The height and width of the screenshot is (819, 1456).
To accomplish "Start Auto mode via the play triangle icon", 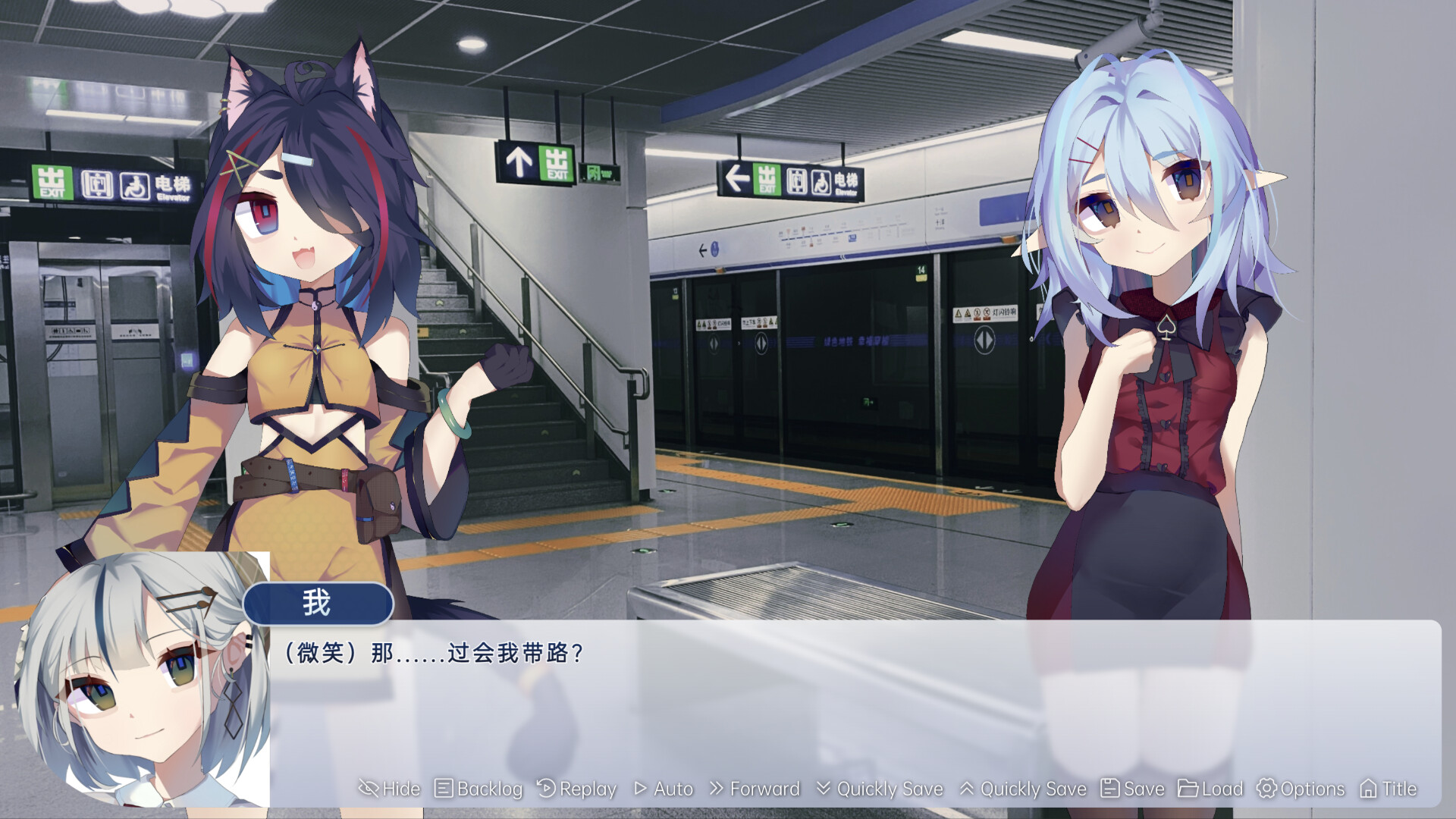I will (x=643, y=789).
